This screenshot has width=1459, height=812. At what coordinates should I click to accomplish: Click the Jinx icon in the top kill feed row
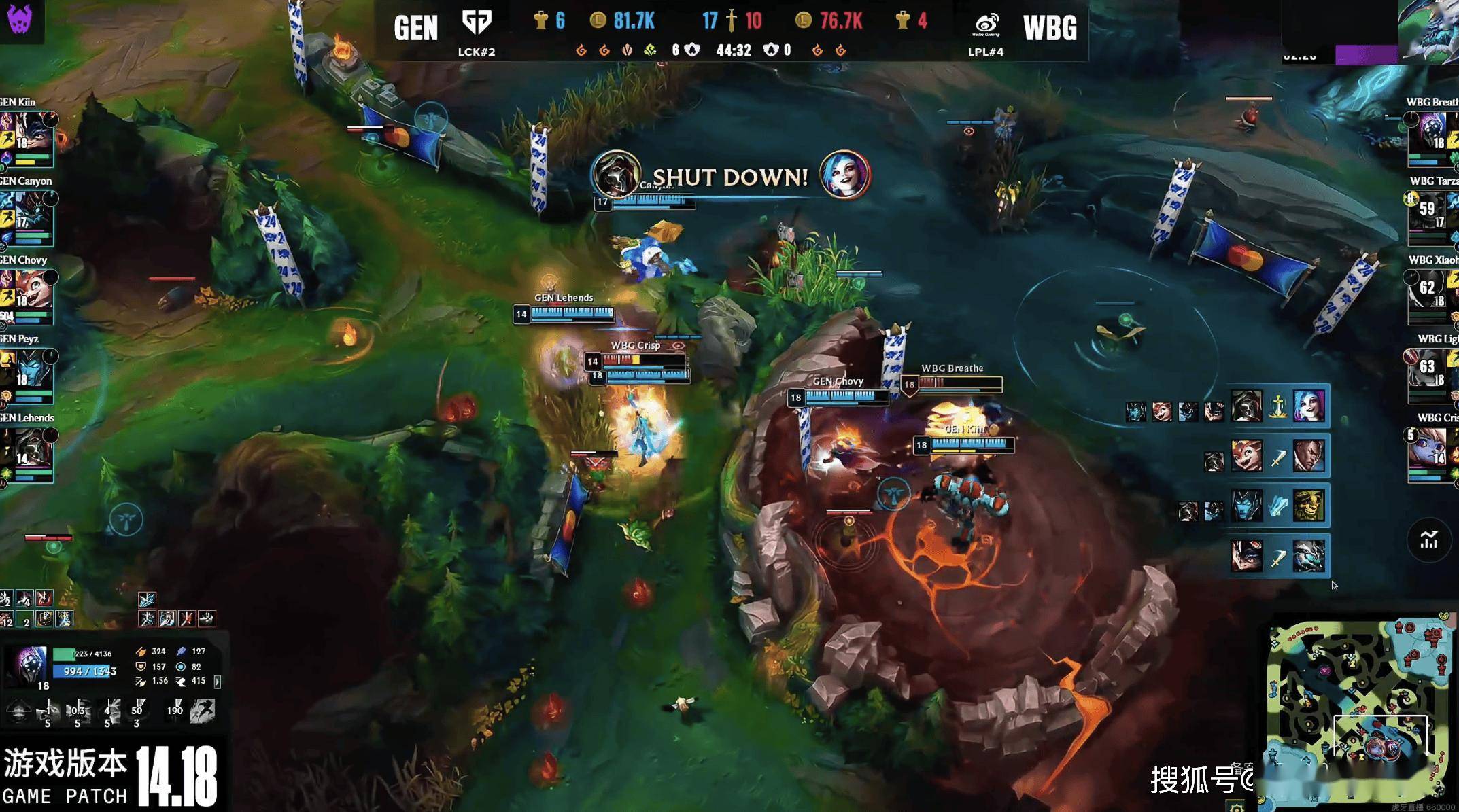coord(1309,406)
